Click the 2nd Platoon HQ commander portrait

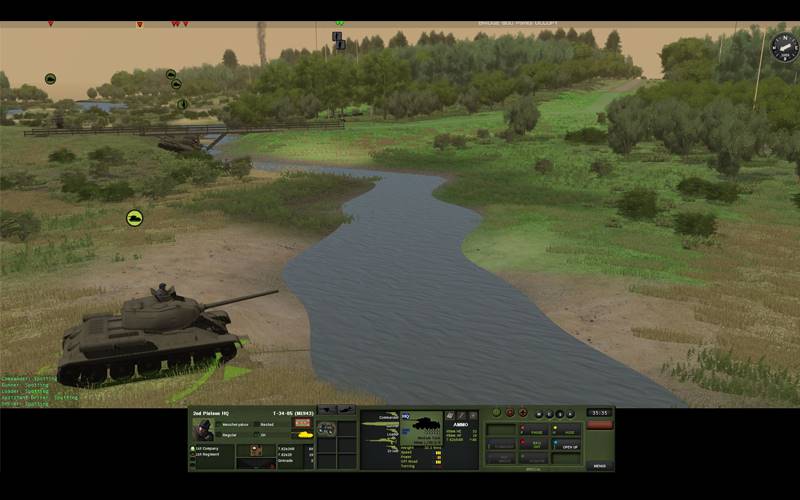pyautogui.click(x=203, y=429)
